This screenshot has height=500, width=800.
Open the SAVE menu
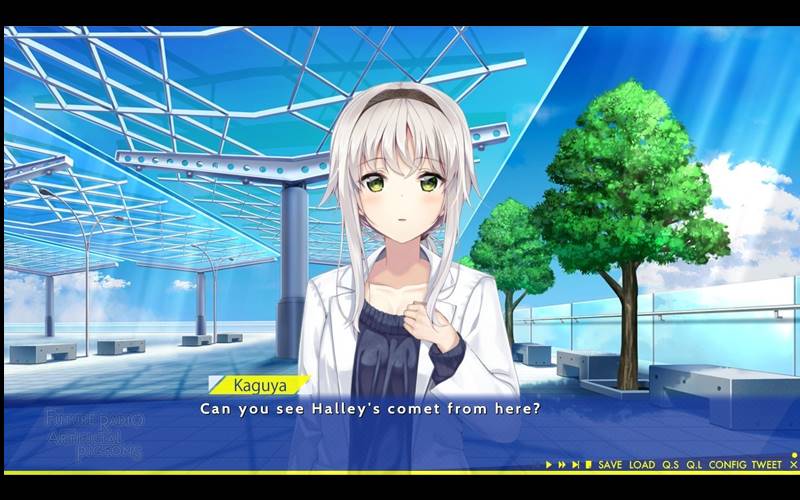pyautogui.click(x=610, y=465)
